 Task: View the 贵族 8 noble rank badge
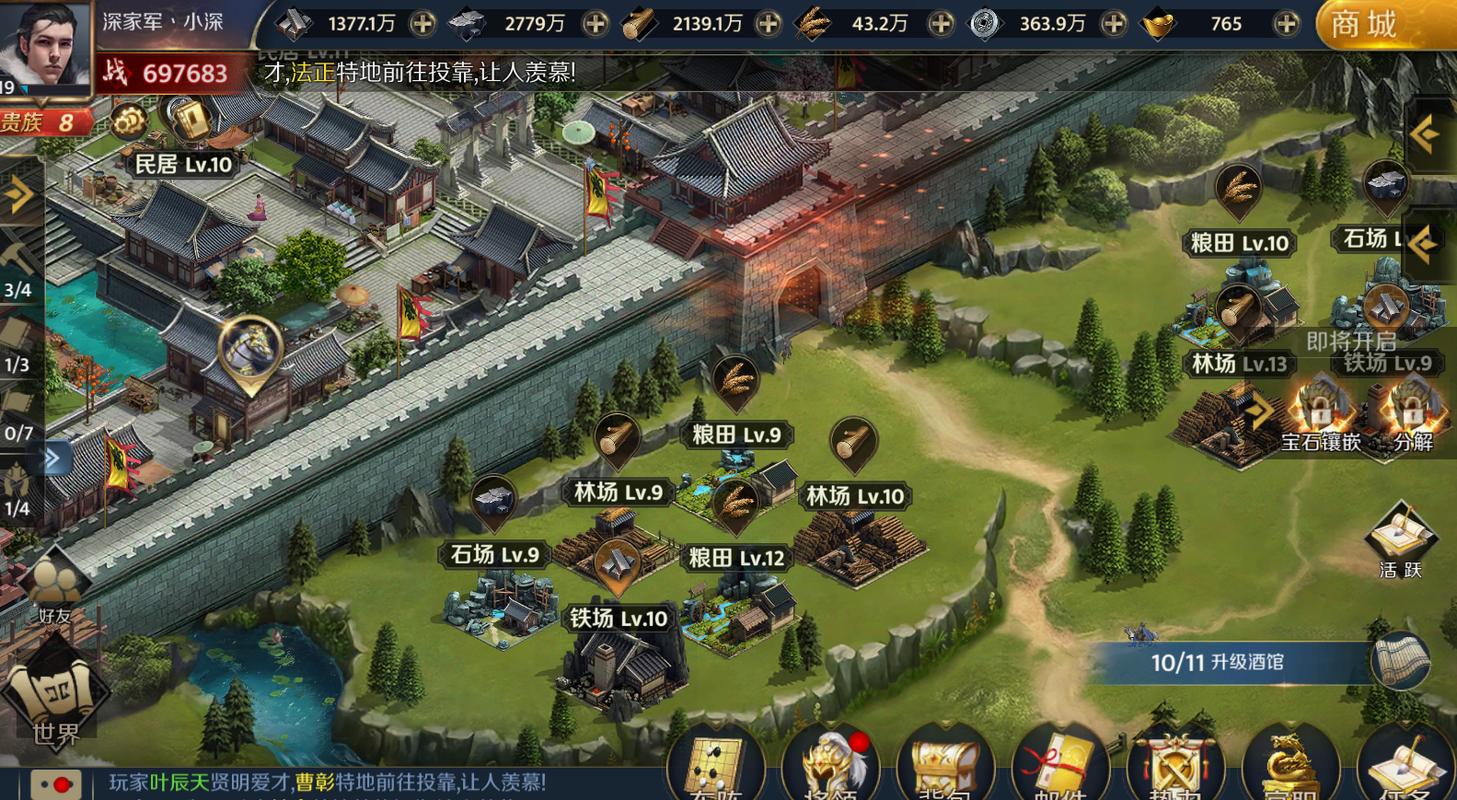46,123
